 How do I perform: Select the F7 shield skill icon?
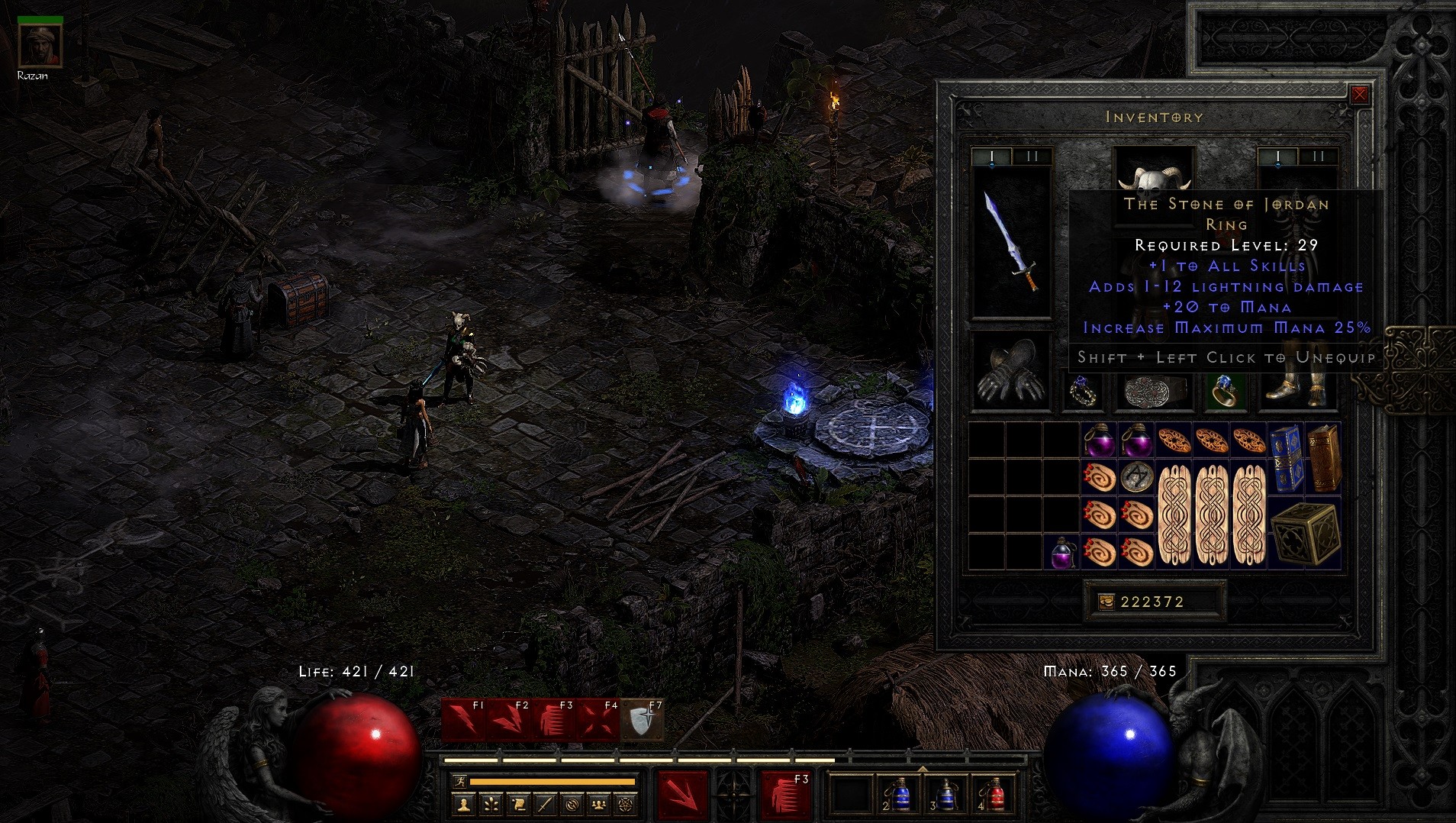[642, 719]
